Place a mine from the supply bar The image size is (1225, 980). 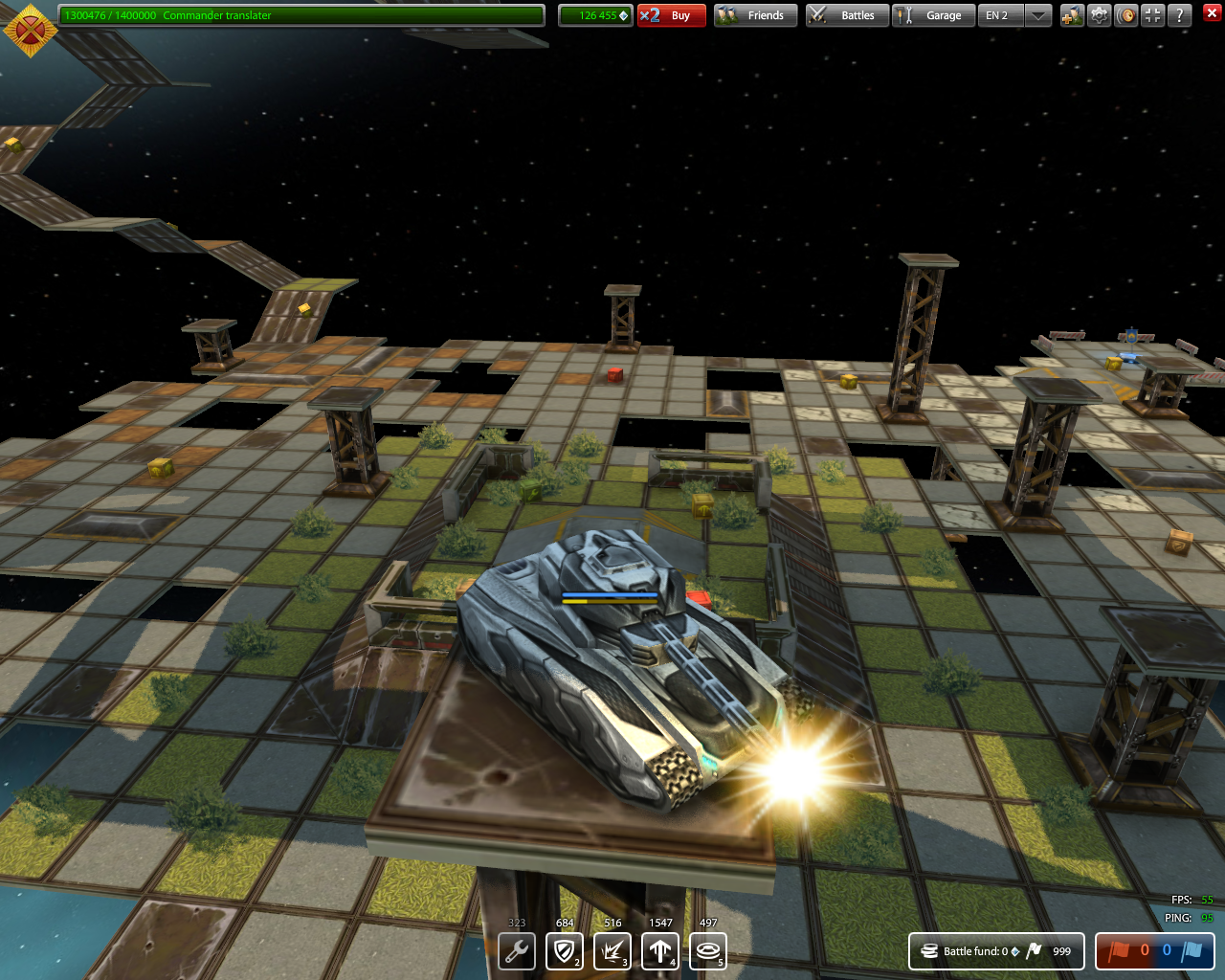click(x=708, y=951)
